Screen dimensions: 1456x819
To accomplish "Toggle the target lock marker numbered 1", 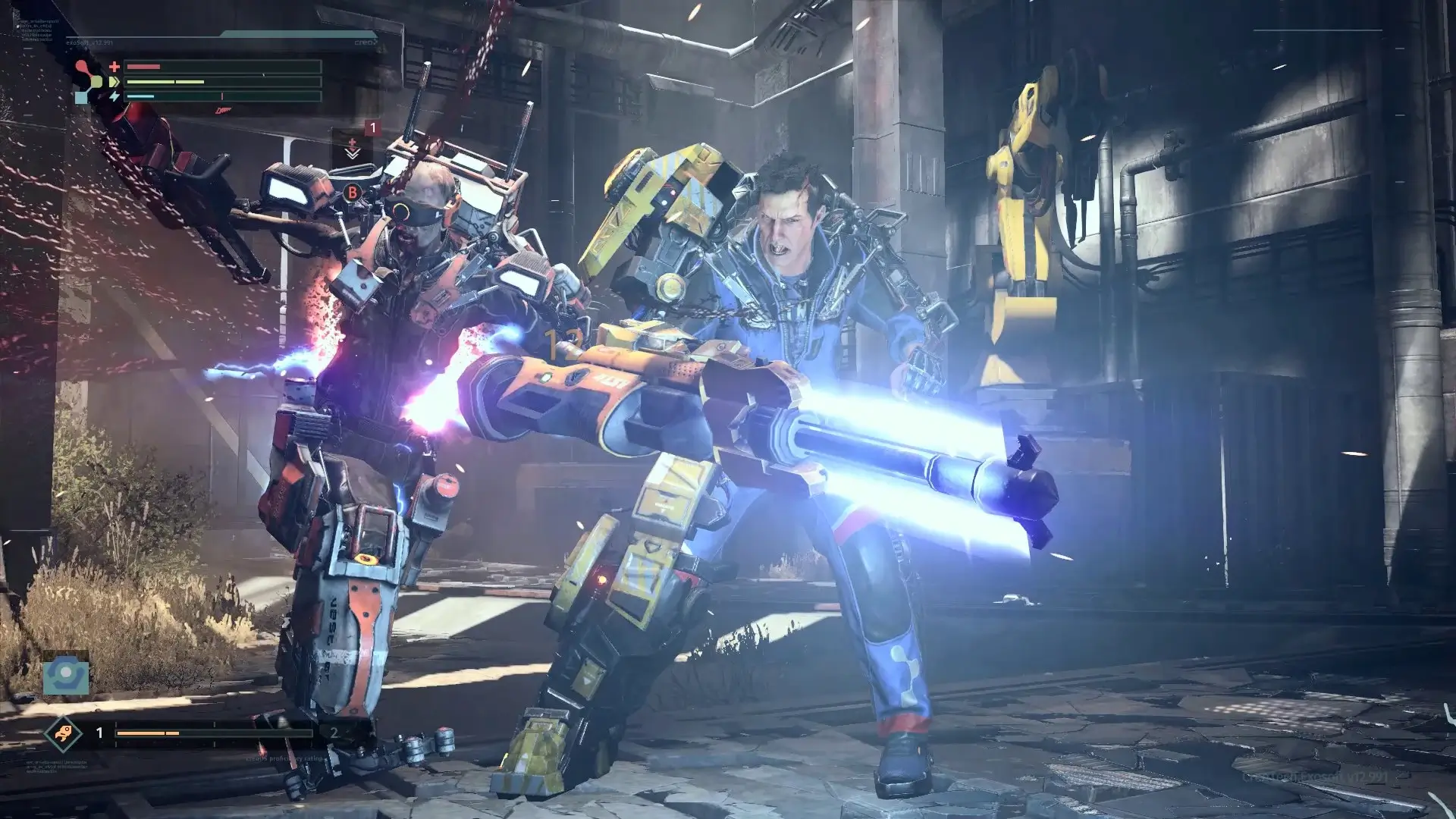I will [x=373, y=128].
